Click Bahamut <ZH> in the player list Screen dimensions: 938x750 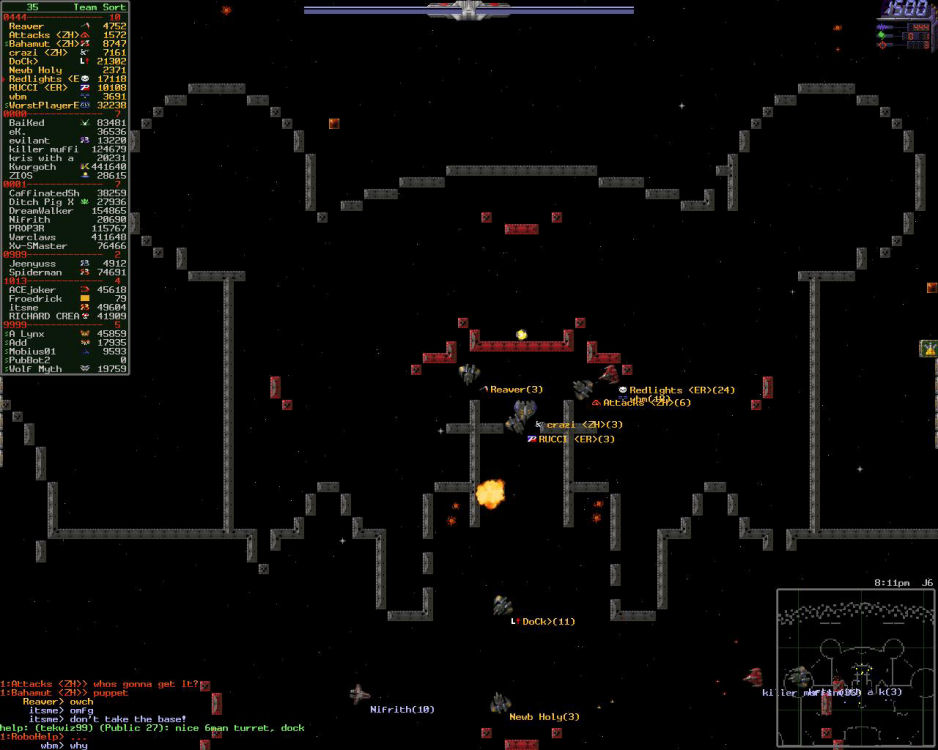[44, 44]
